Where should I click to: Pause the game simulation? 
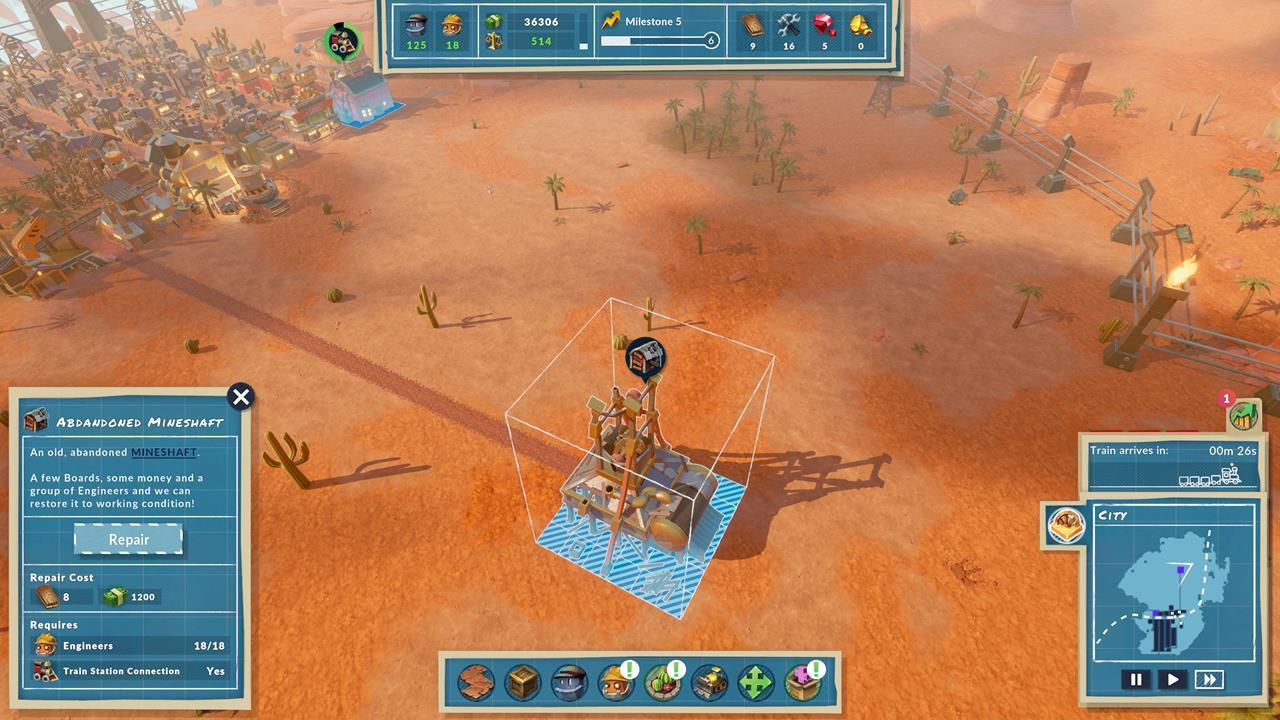click(1136, 679)
